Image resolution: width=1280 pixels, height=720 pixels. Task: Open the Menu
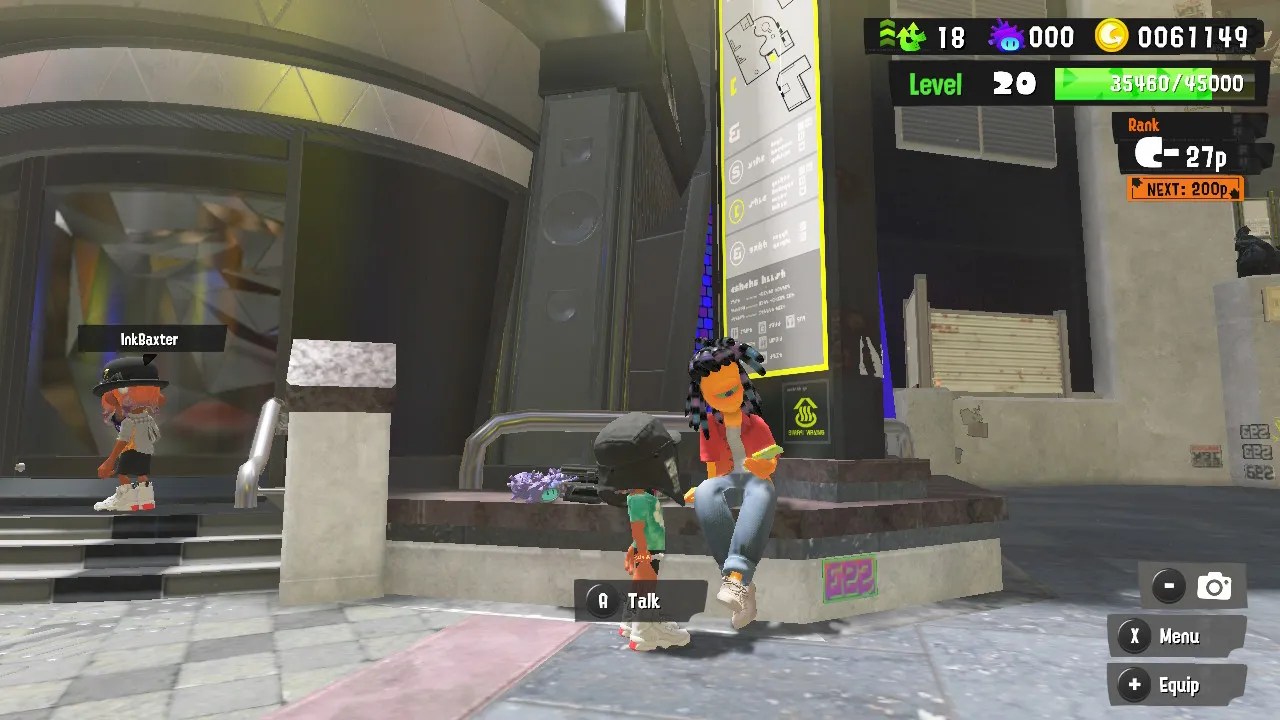(x=1180, y=637)
